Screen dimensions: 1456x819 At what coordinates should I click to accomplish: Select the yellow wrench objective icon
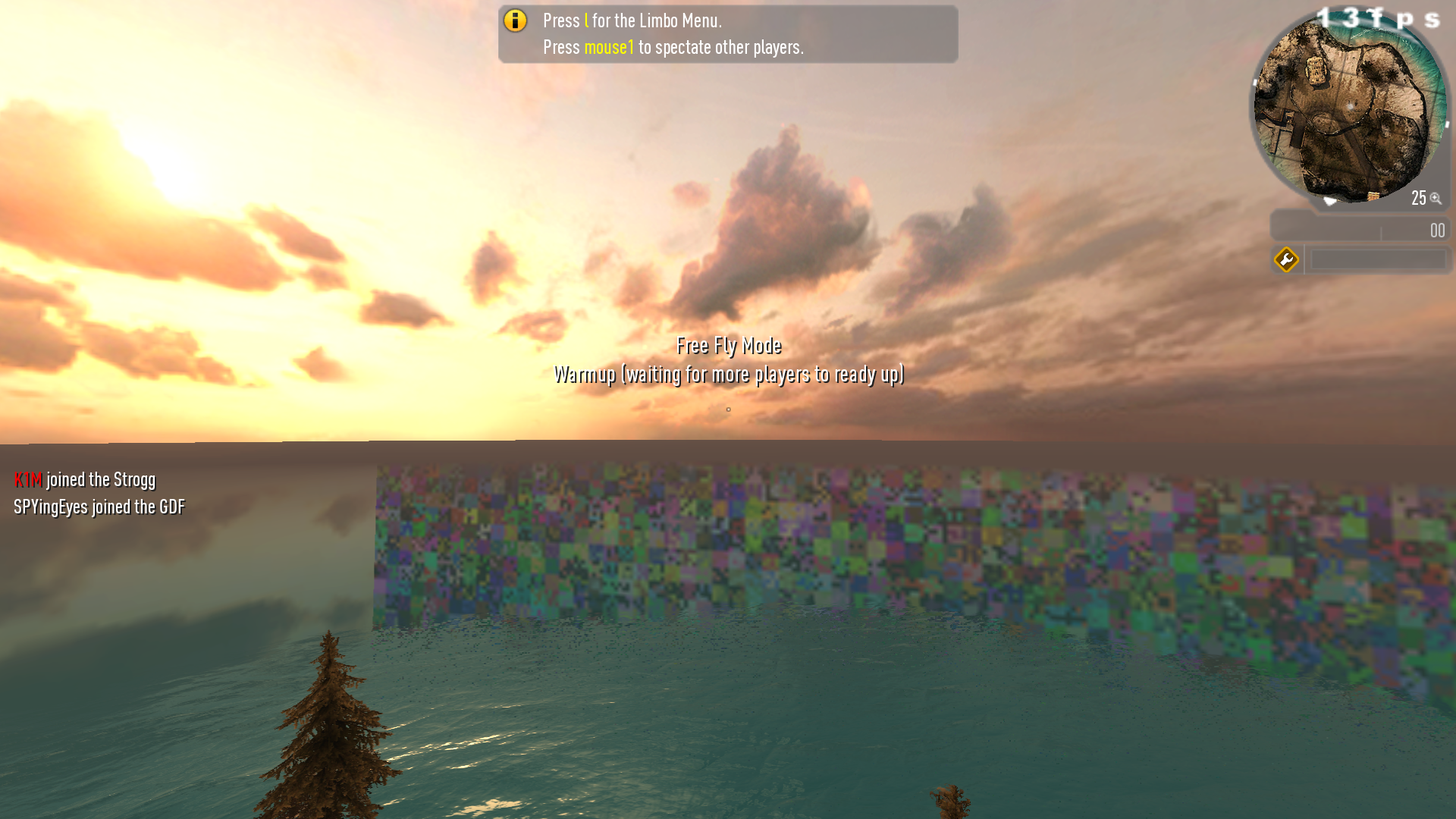click(x=1286, y=260)
